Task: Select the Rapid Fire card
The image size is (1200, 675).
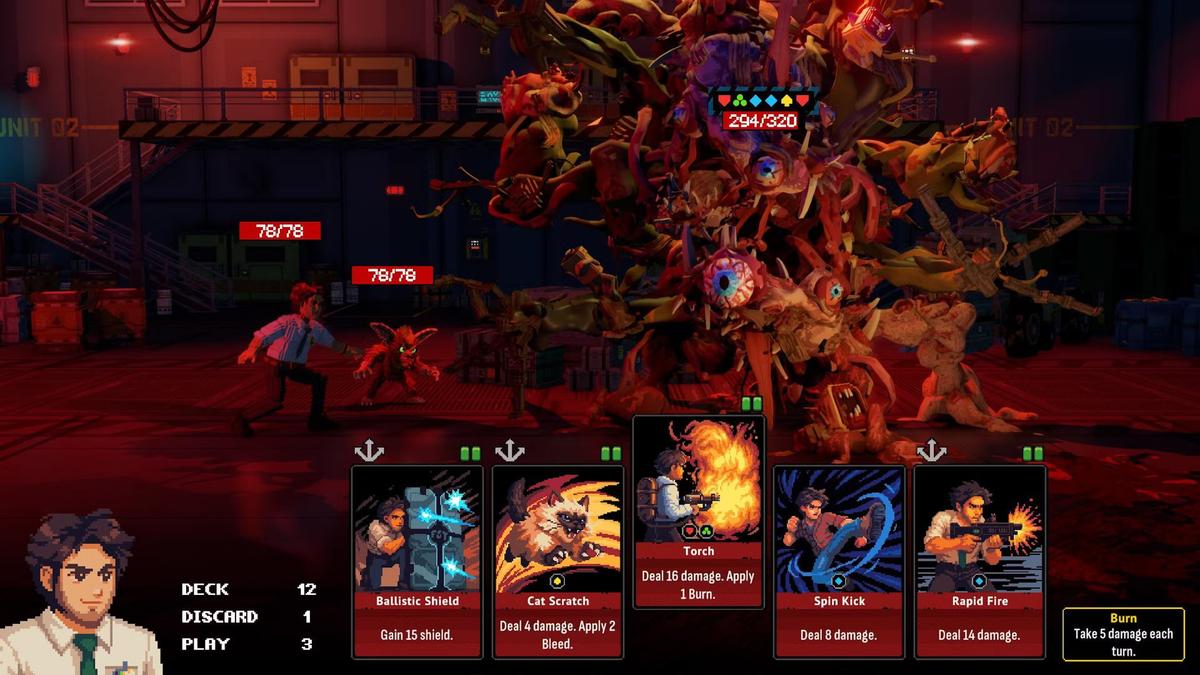Action: coord(980,561)
